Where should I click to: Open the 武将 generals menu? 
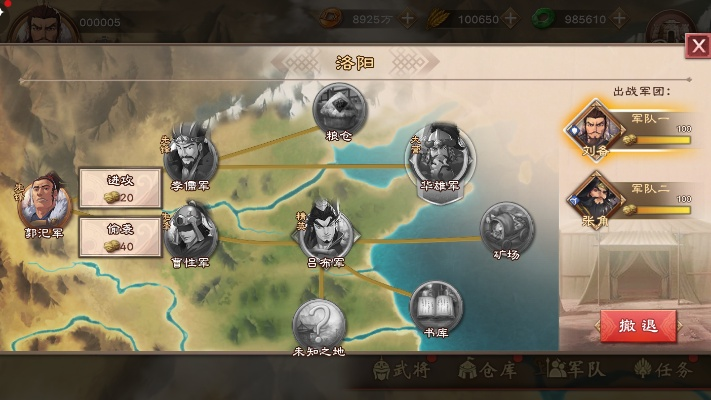pyautogui.click(x=397, y=369)
